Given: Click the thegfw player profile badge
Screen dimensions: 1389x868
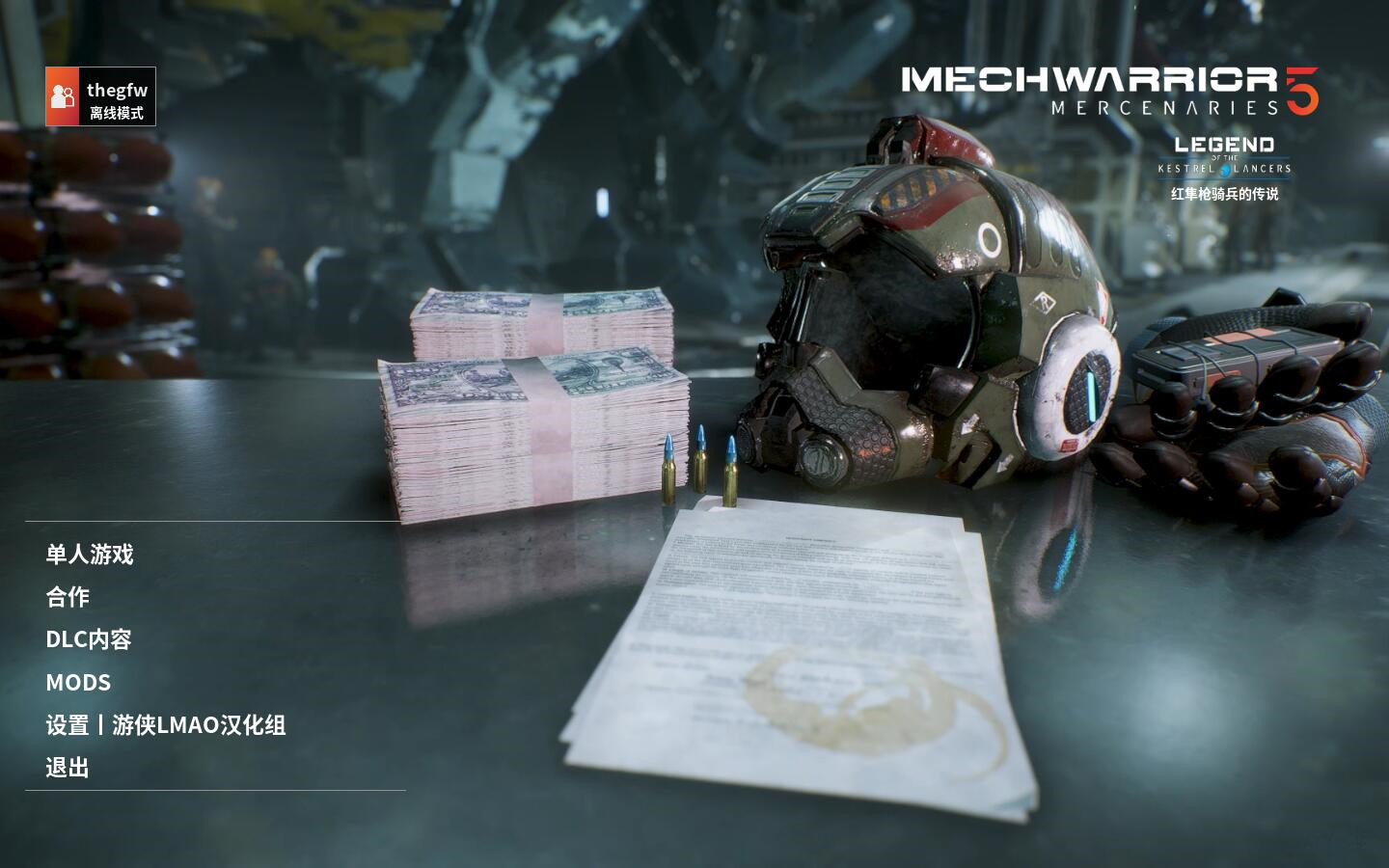Looking at the screenshot, I should coord(100,96).
